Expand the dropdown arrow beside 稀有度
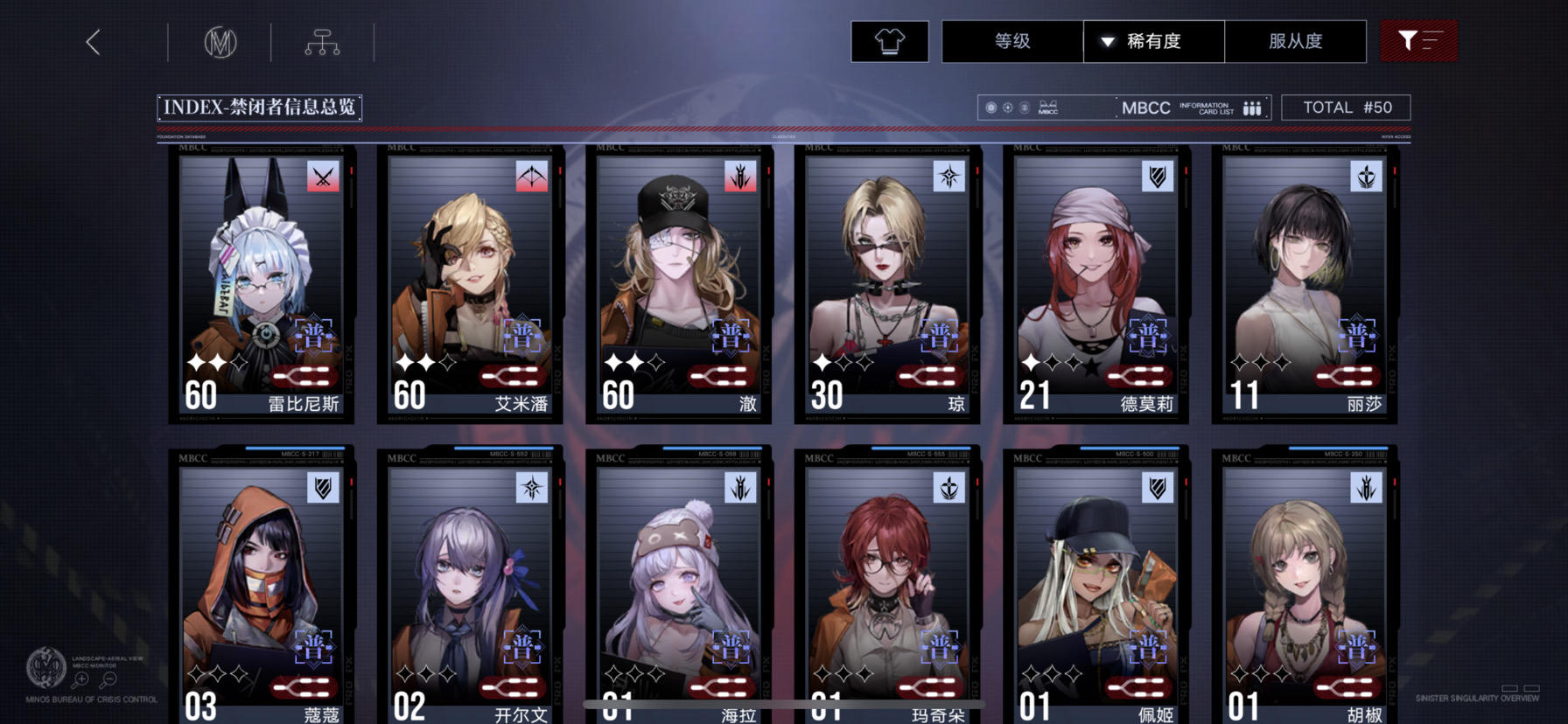This screenshot has height=724, width=1568. pyautogui.click(x=1108, y=40)
